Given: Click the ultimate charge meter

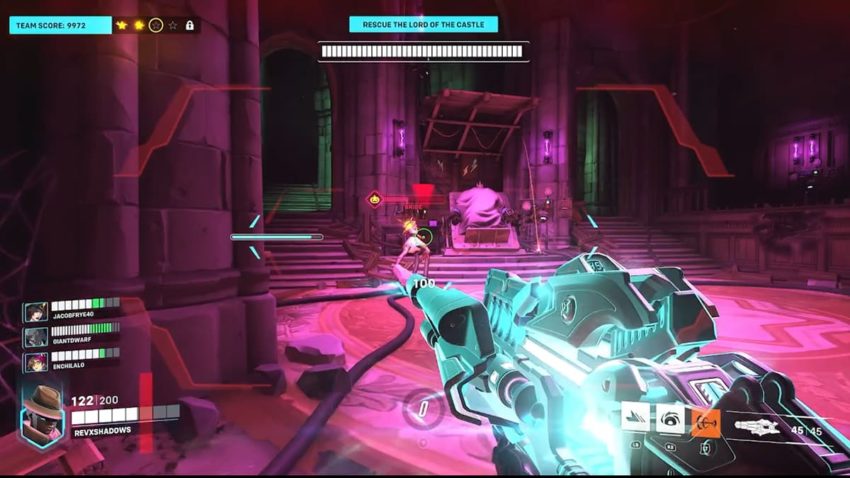Looking at the screenshot, I should [x=422, y=408].
